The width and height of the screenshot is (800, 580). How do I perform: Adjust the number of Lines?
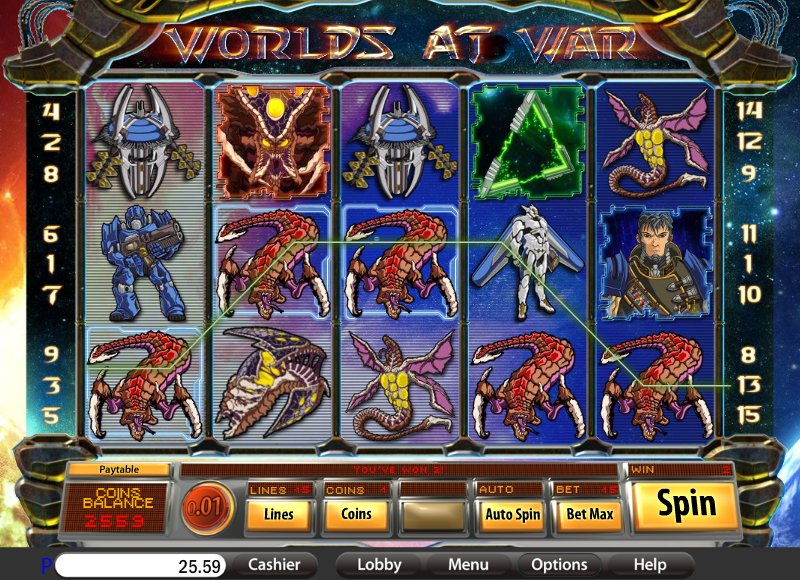coord(278,515)
